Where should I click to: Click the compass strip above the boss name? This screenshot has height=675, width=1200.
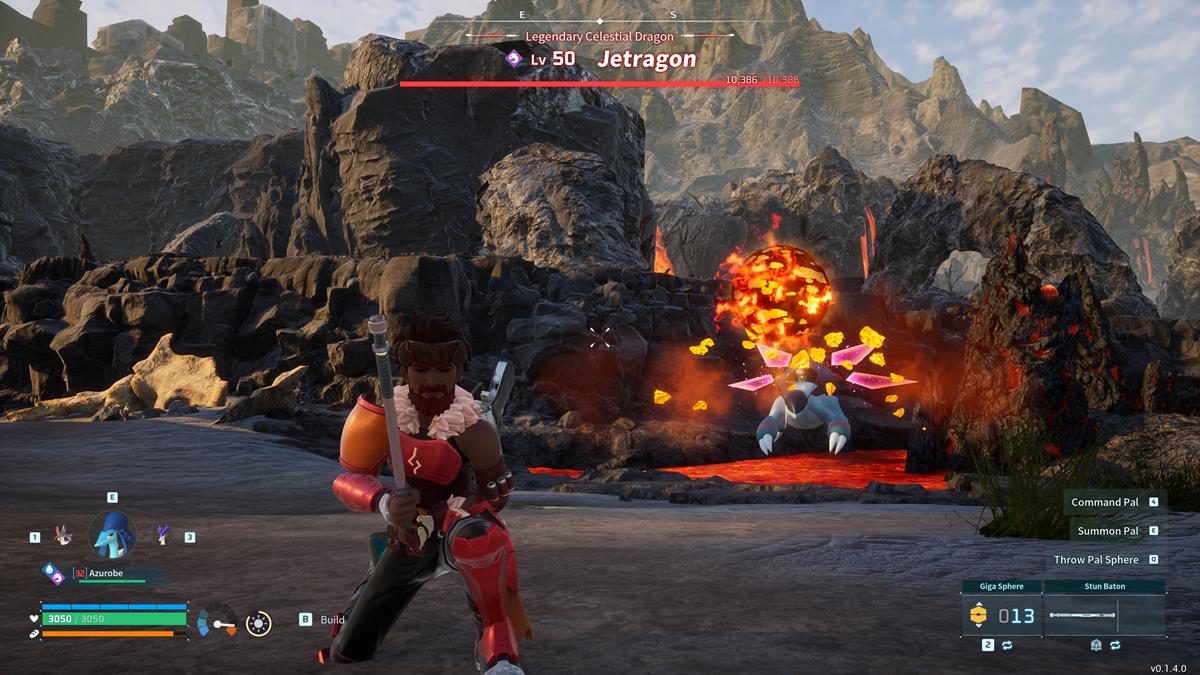tap(598, 17)
